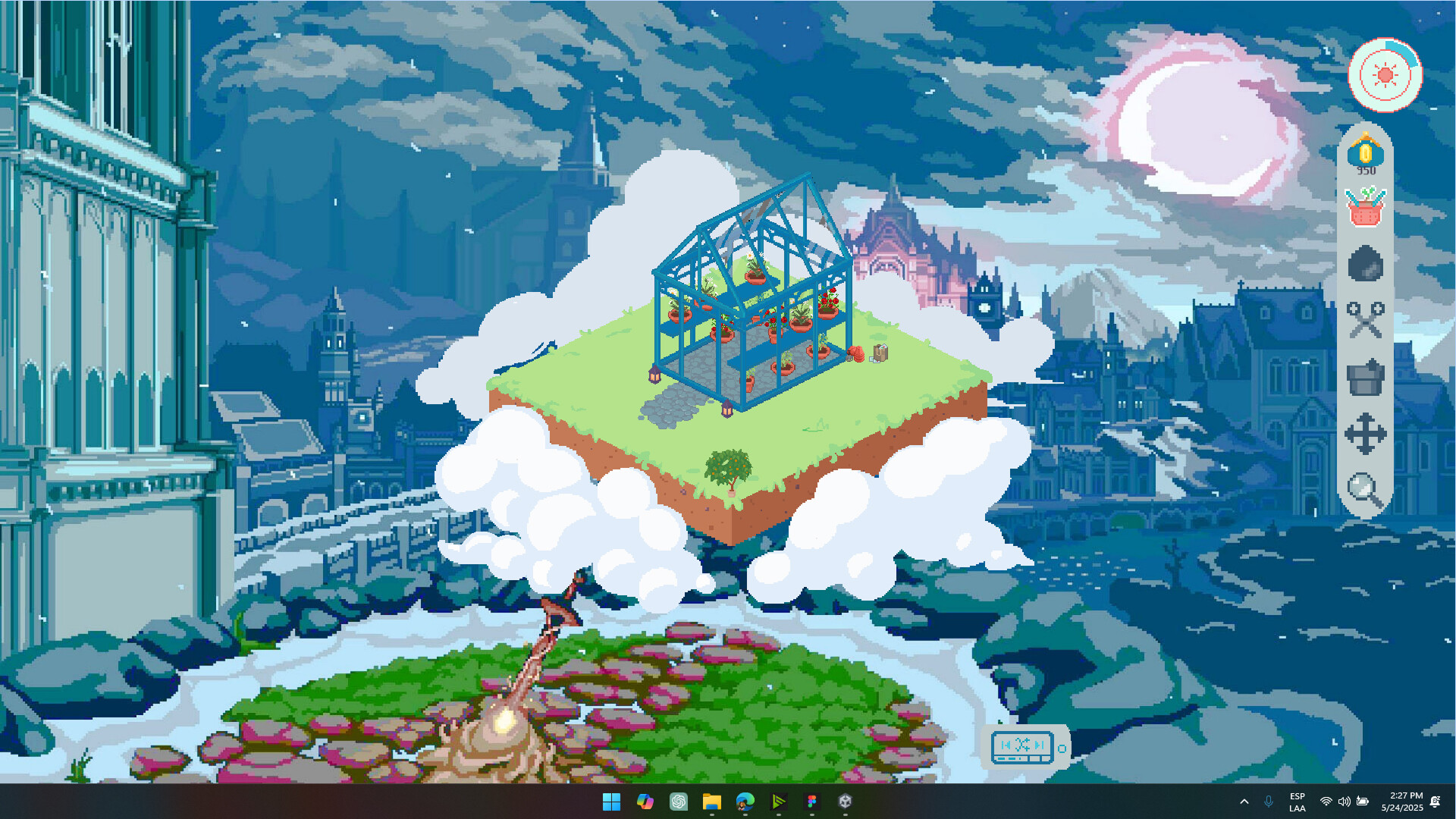1456x819 pixels.
Task: Skip to the next track on the player
Action: pyautogui.click(x=1039, y=744)
